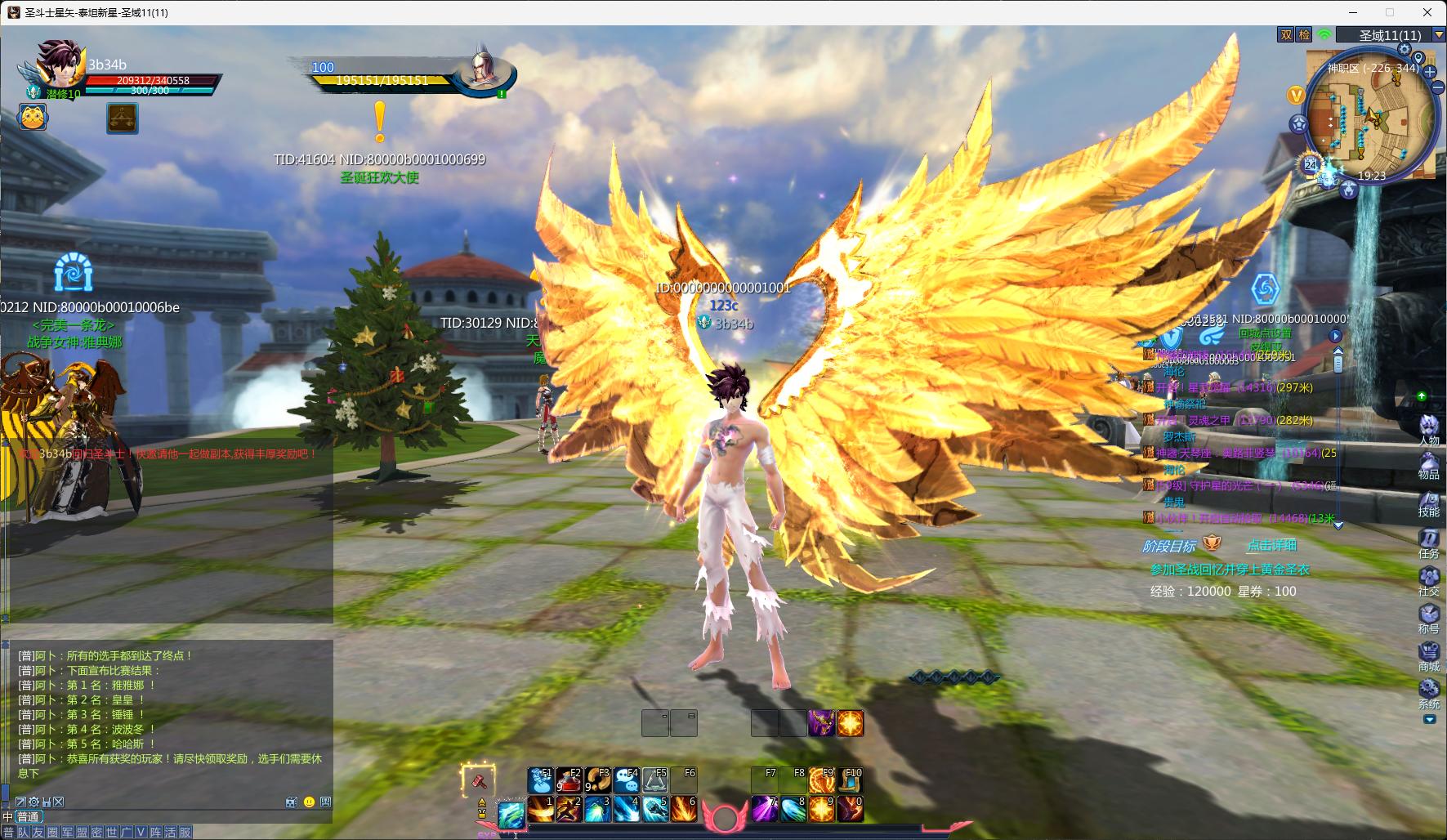This screenshot has height=840, width=1447.
Task: Open the 任务 quest menu
Action: tap(1428, 540)
